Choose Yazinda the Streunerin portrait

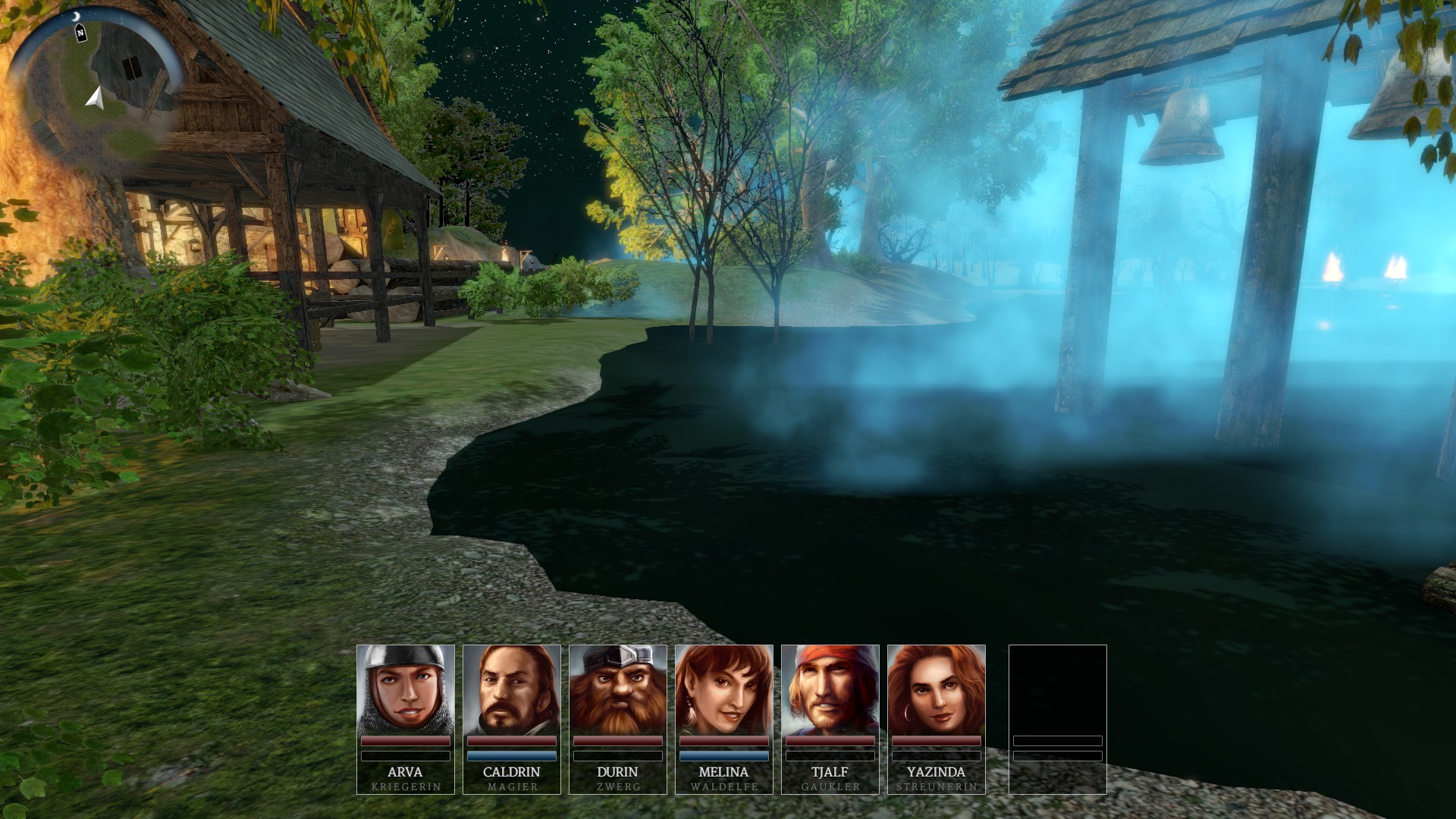tap(937, 690)
